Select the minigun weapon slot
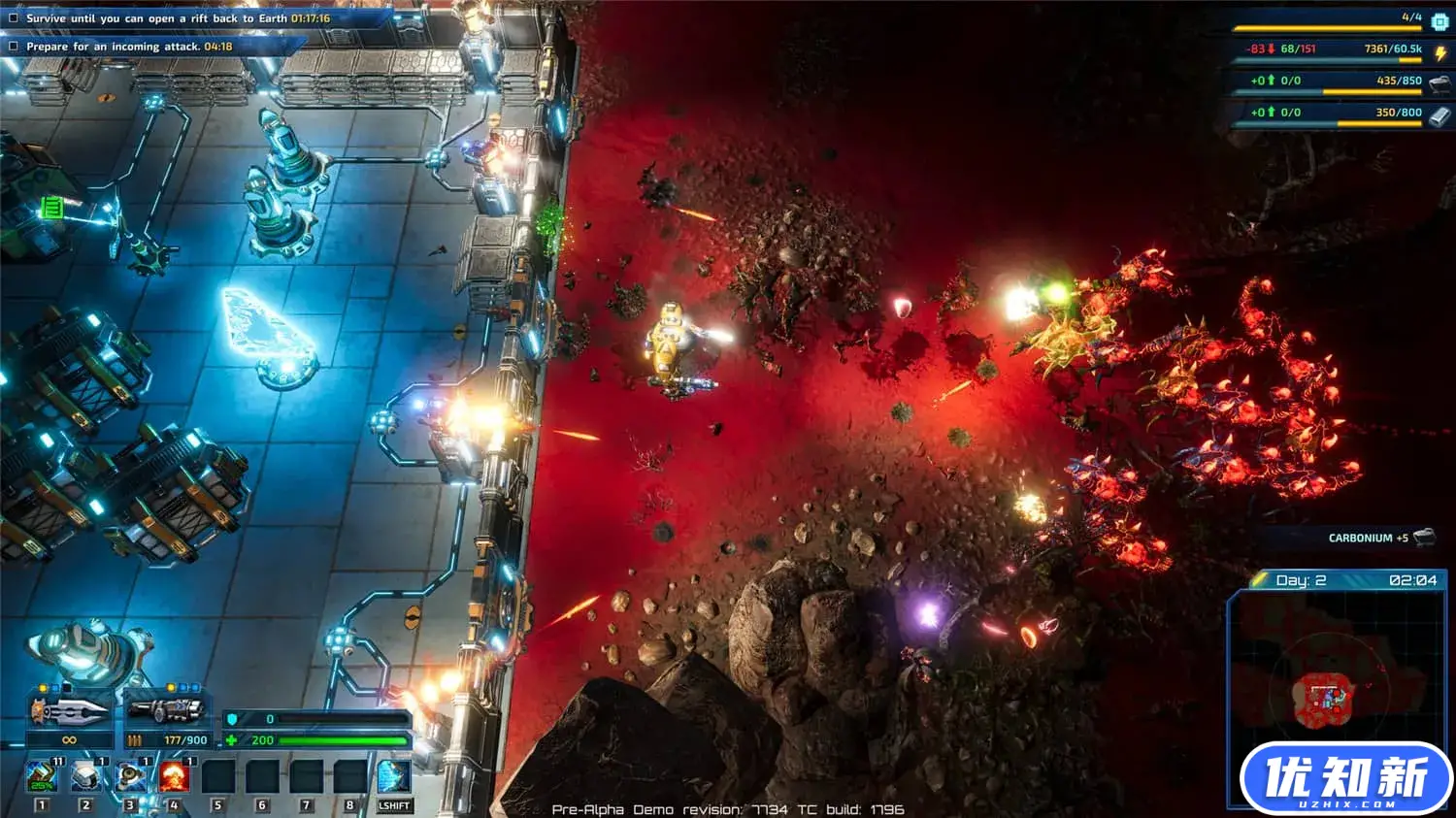This screenshot has height=818, width=1456. pos(166,712)
